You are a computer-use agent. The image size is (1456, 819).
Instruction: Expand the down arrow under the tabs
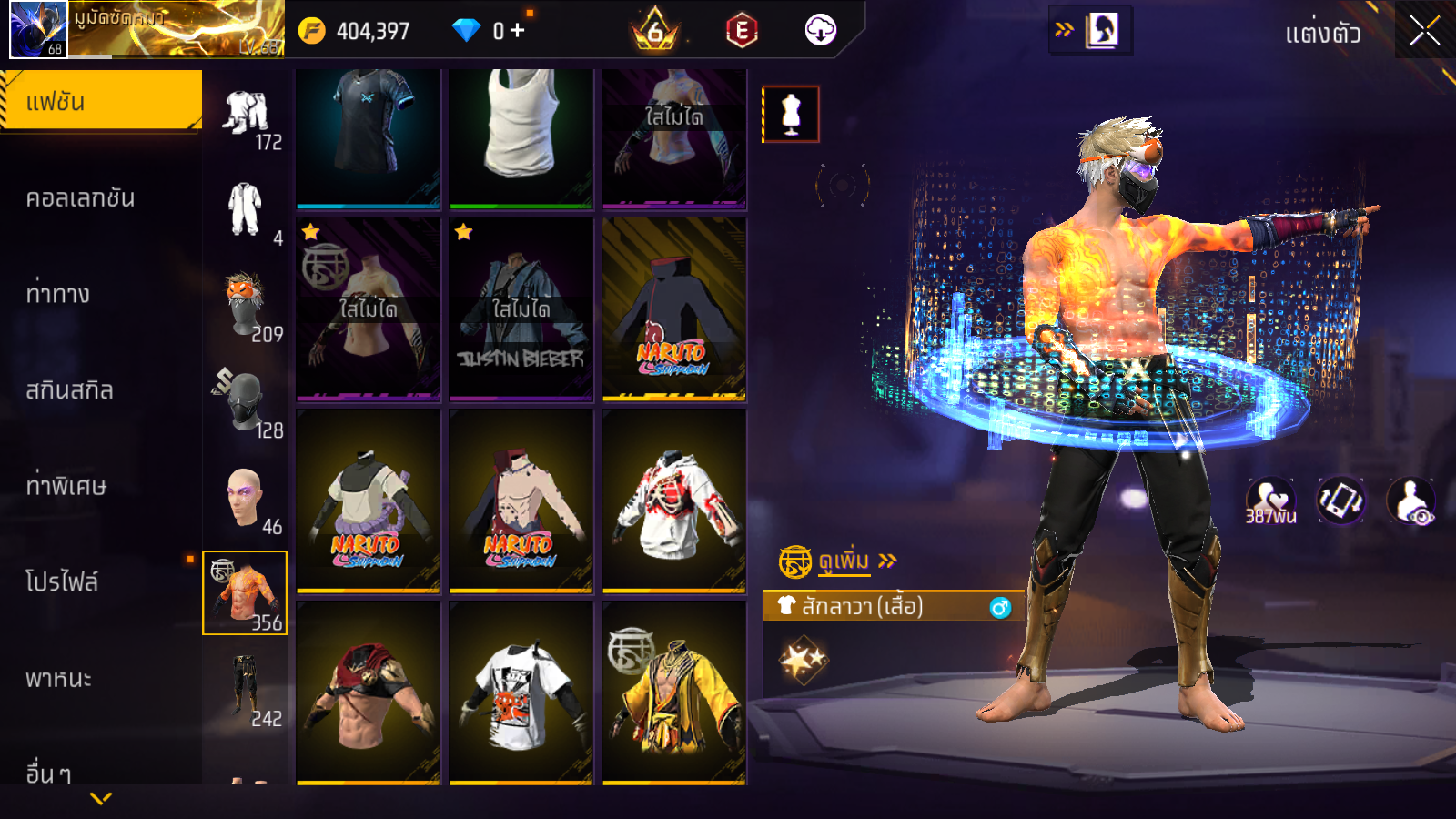point(101,798)
